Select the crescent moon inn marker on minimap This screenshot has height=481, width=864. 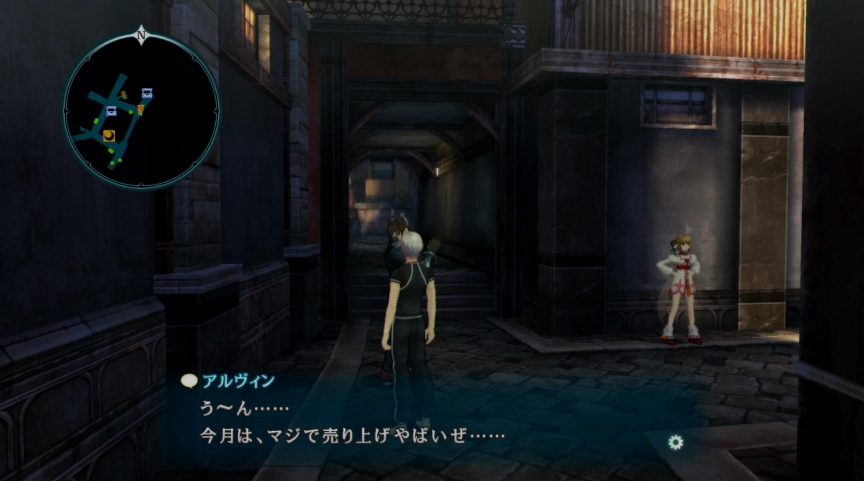pyautogui.click(x=109, y=134)
